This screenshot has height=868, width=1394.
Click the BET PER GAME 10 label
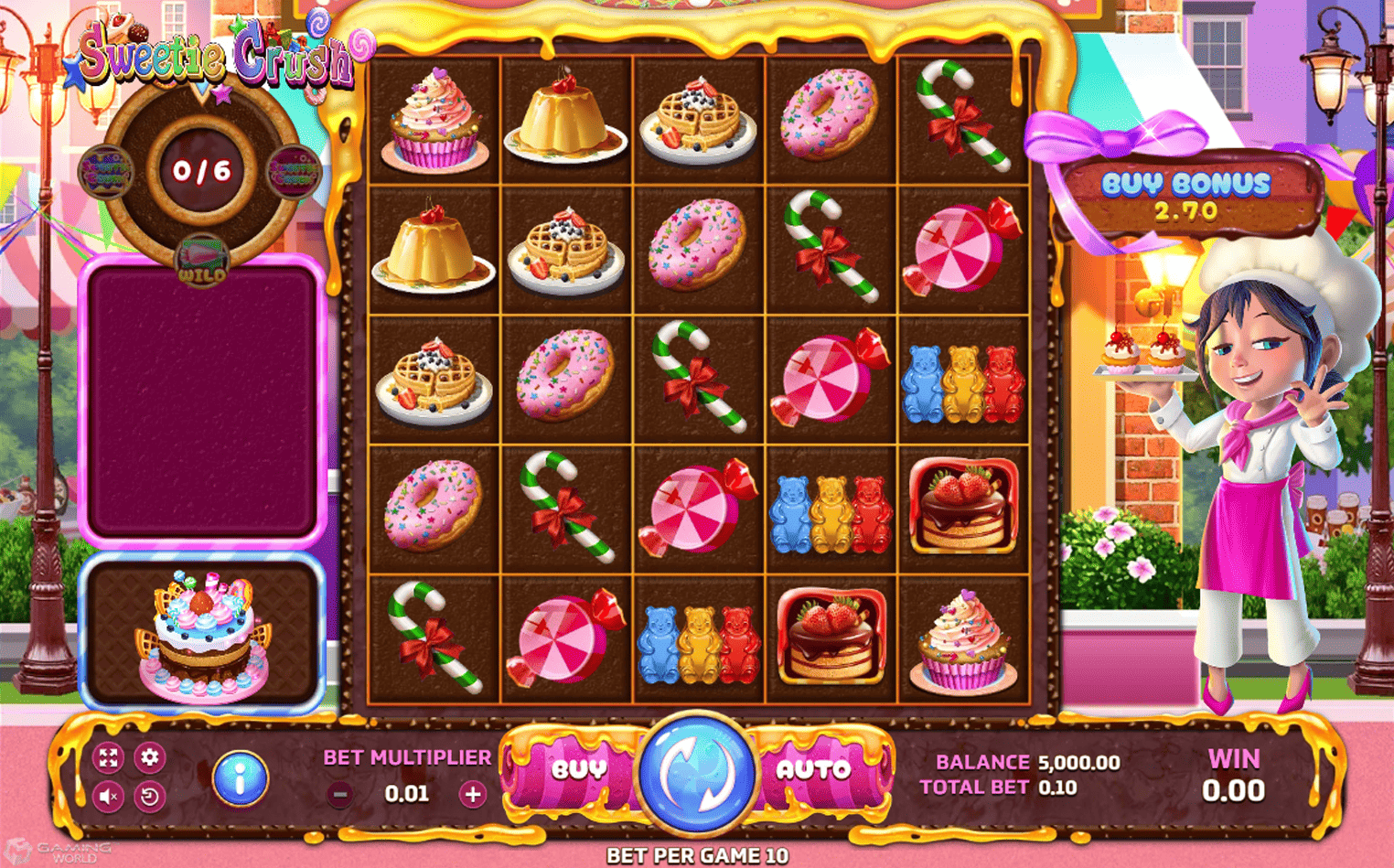click(697, 856)
